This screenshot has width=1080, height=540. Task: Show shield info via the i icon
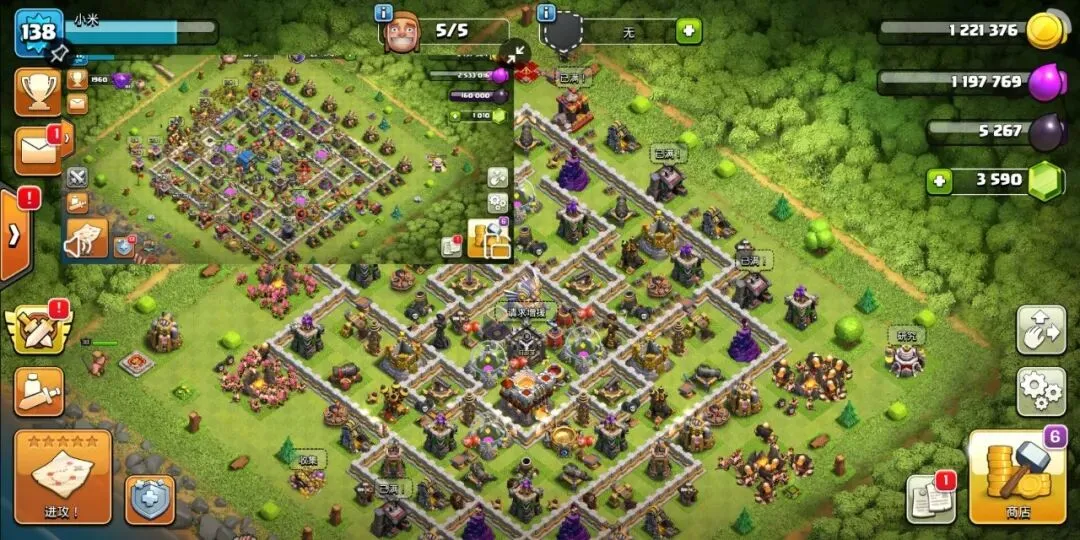point(545,13)
